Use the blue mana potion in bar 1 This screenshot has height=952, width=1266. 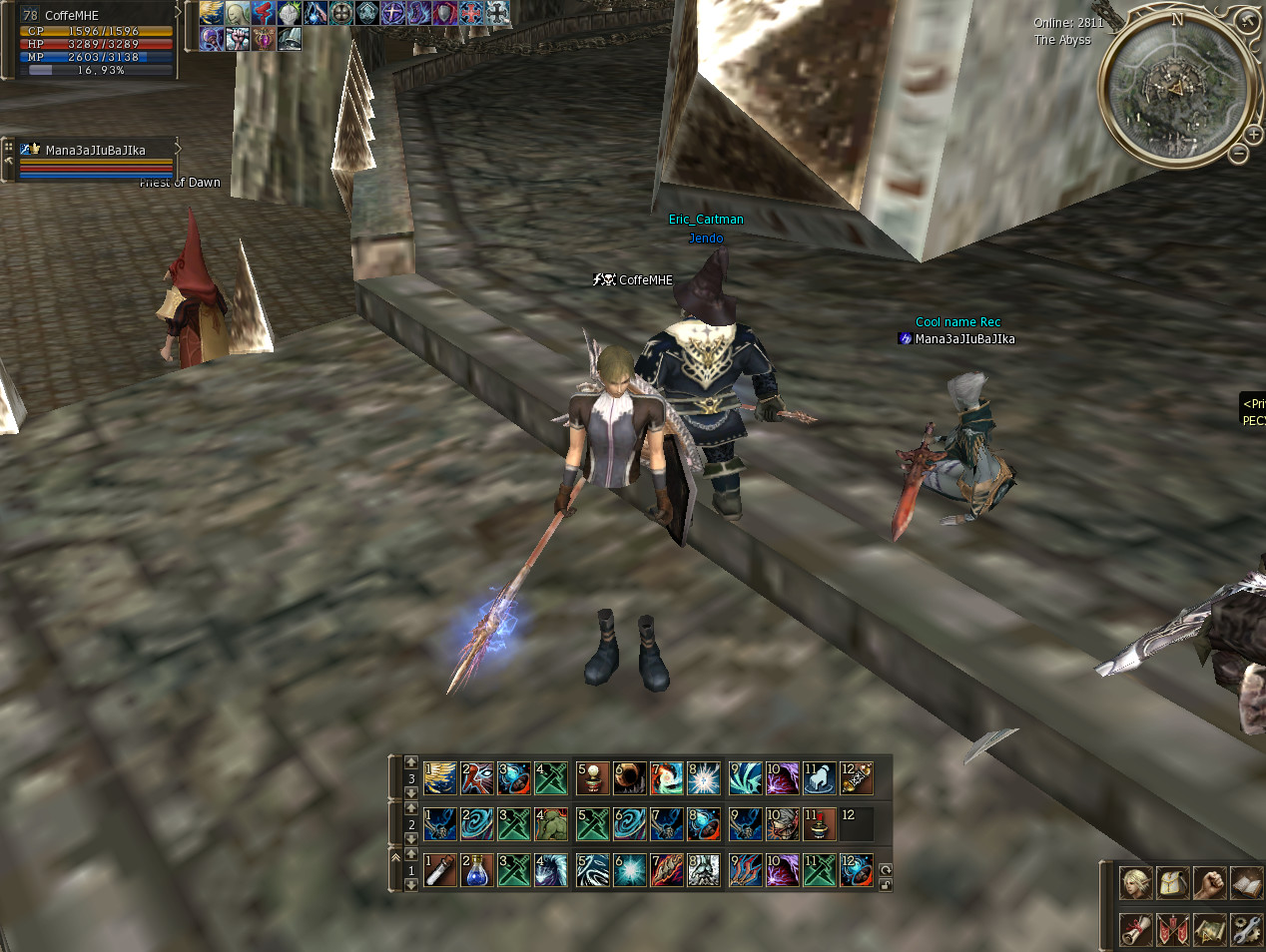click(x=477, y=870)
